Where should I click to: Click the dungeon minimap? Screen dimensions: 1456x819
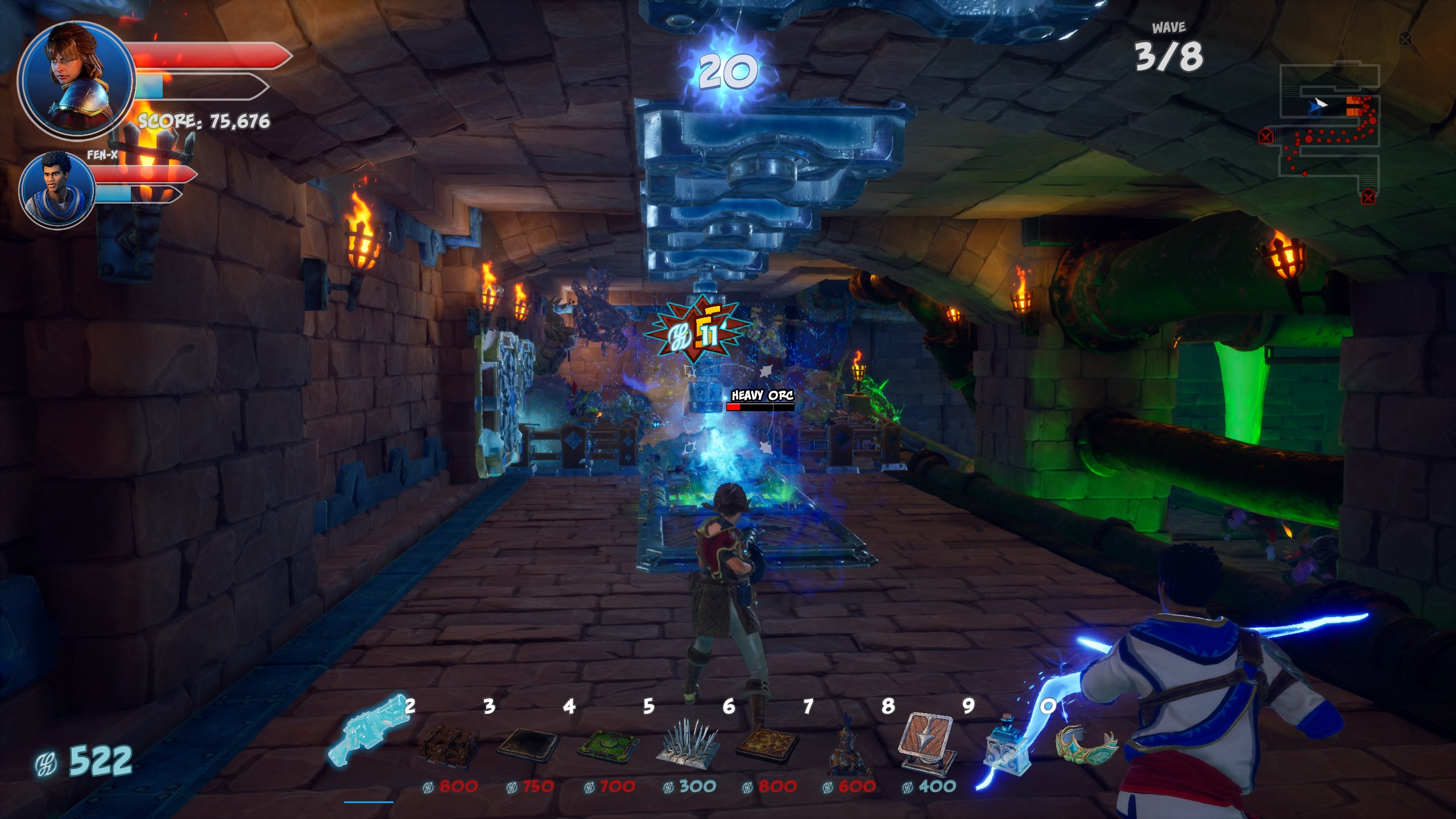point(1325,131)
